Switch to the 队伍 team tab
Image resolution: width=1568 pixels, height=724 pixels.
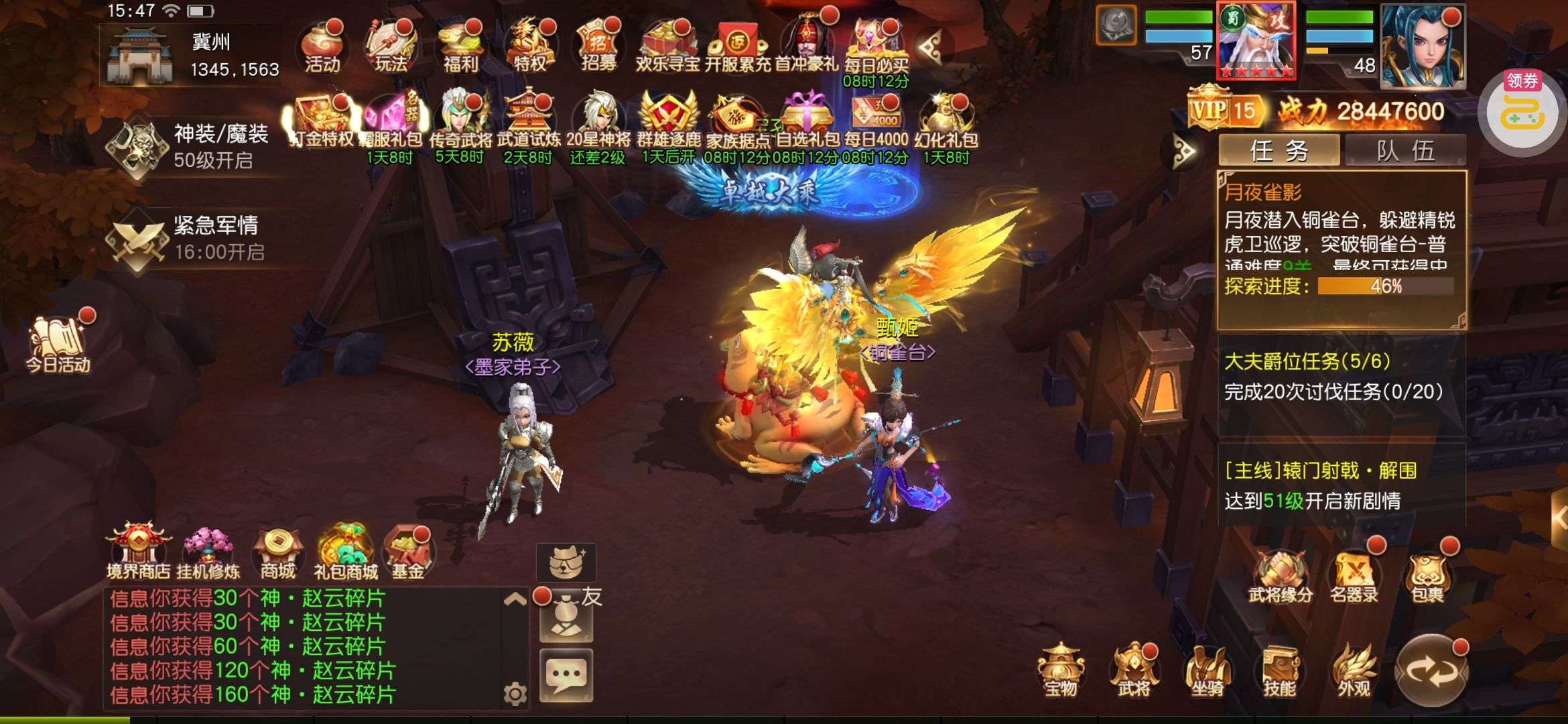point(1405,150)
